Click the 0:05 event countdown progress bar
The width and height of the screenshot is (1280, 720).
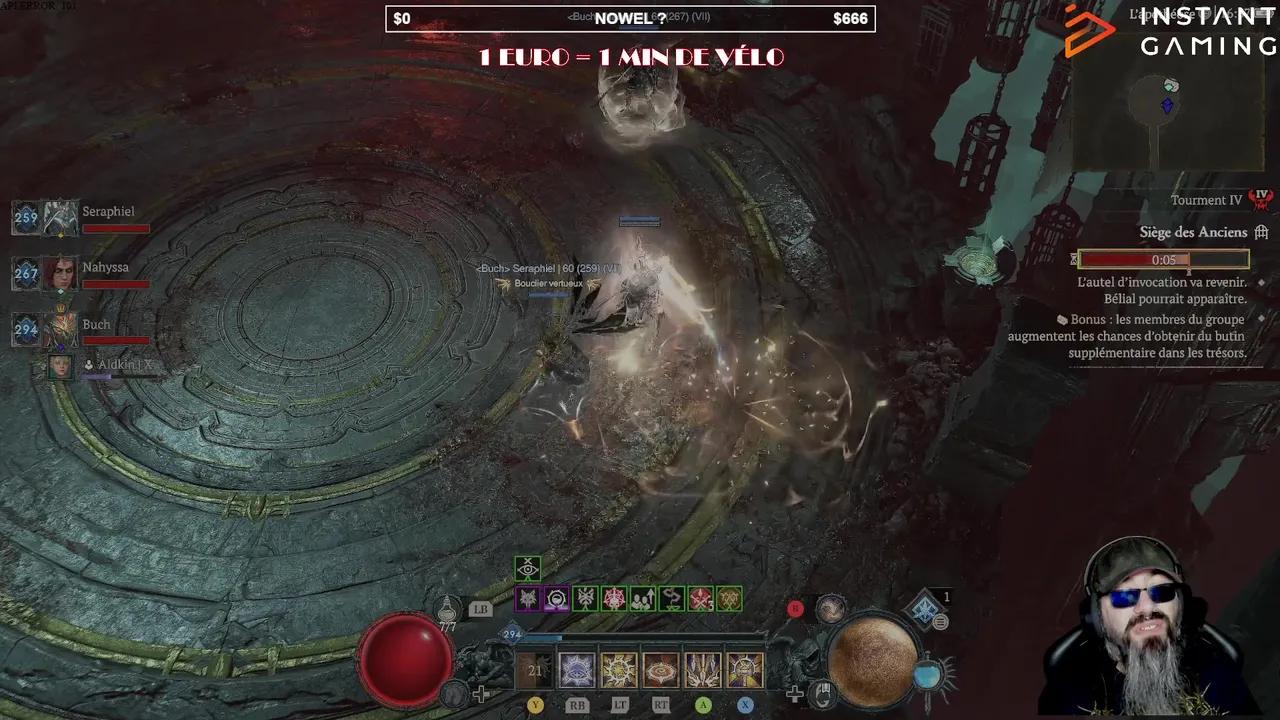click(x=1162, y=259)
